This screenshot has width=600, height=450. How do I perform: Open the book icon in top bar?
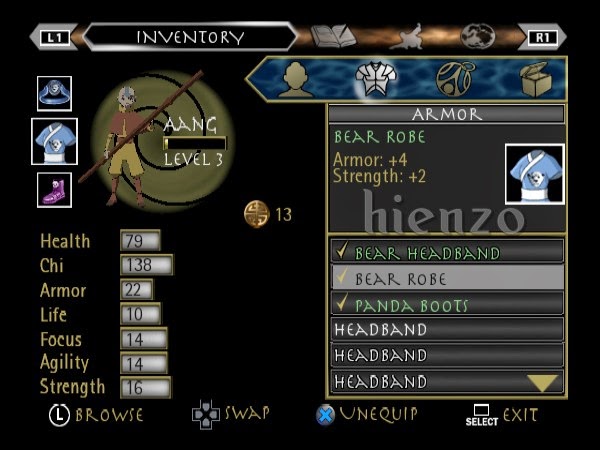[x=333, y=37]
